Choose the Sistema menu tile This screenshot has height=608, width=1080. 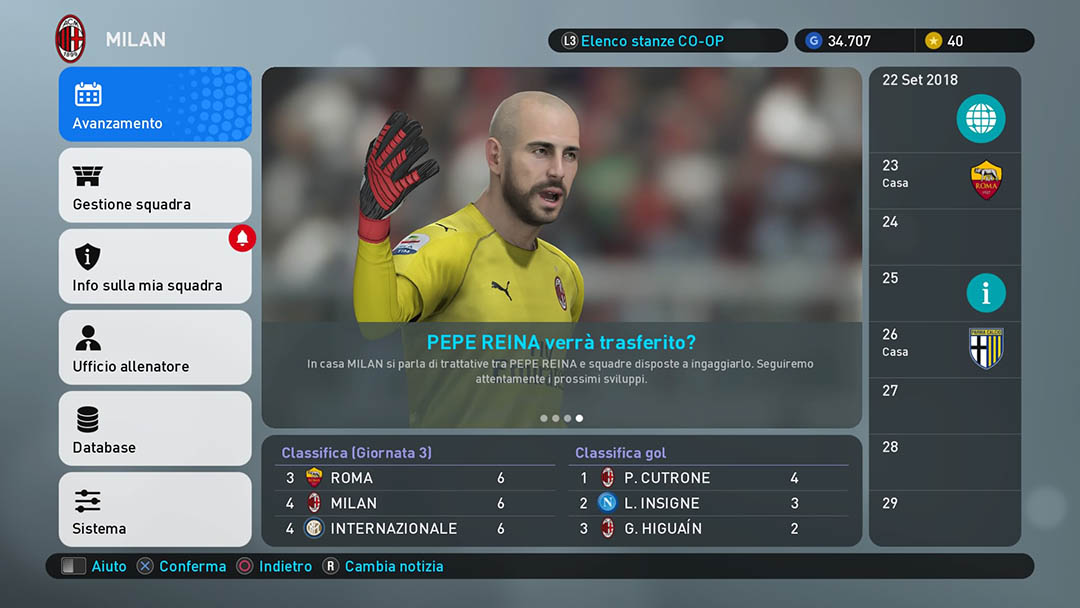(155, 510)
